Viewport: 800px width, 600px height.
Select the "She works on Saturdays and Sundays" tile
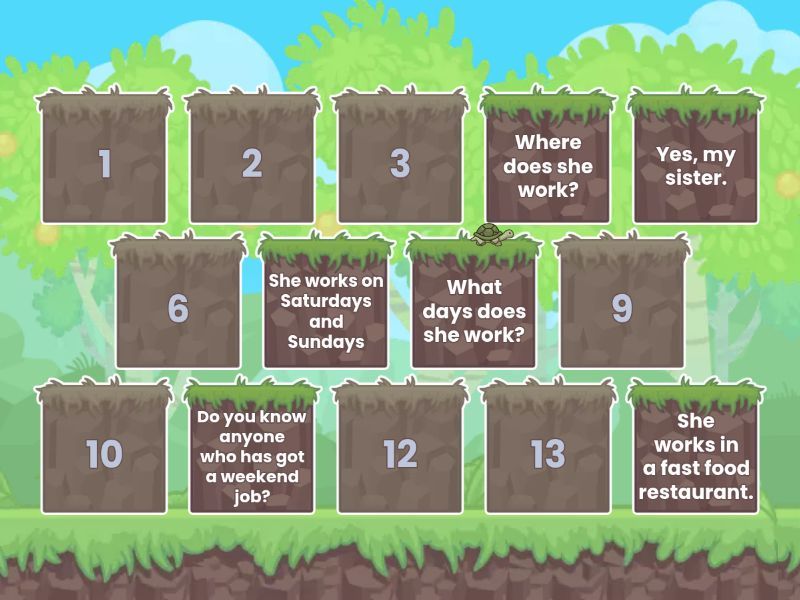326,308
